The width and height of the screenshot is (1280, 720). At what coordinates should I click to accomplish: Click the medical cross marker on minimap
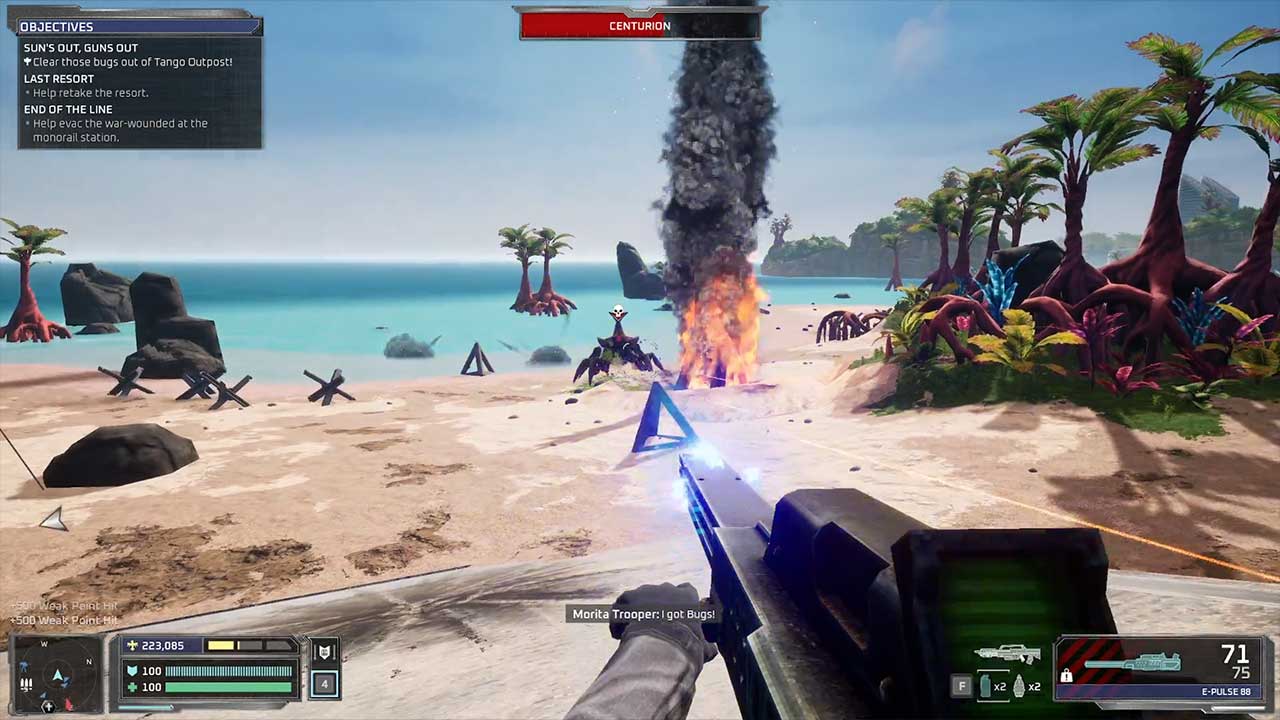tap(47, 707)
